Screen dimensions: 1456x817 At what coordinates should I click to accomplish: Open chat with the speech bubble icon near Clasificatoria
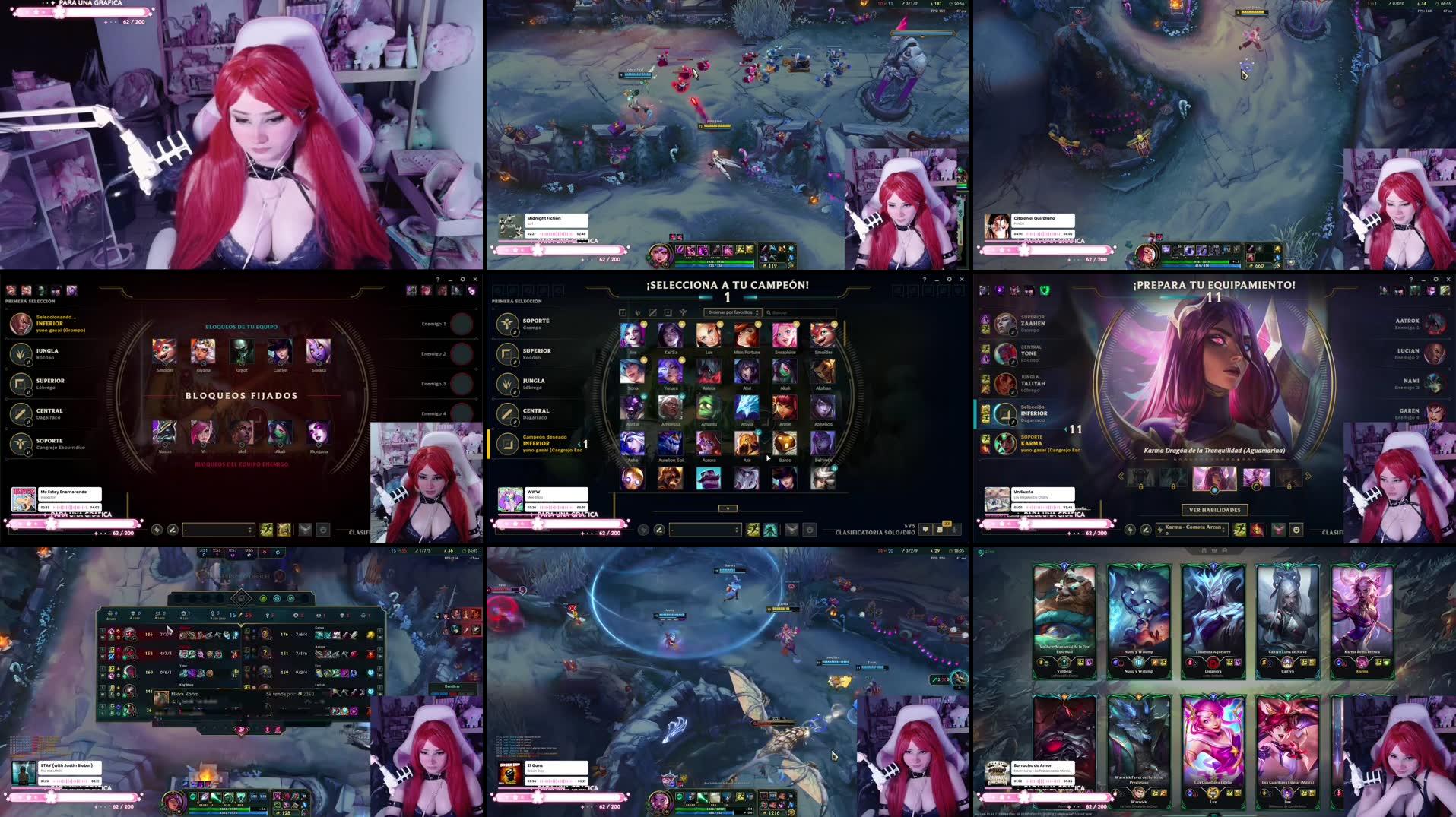tap(925, 529)
